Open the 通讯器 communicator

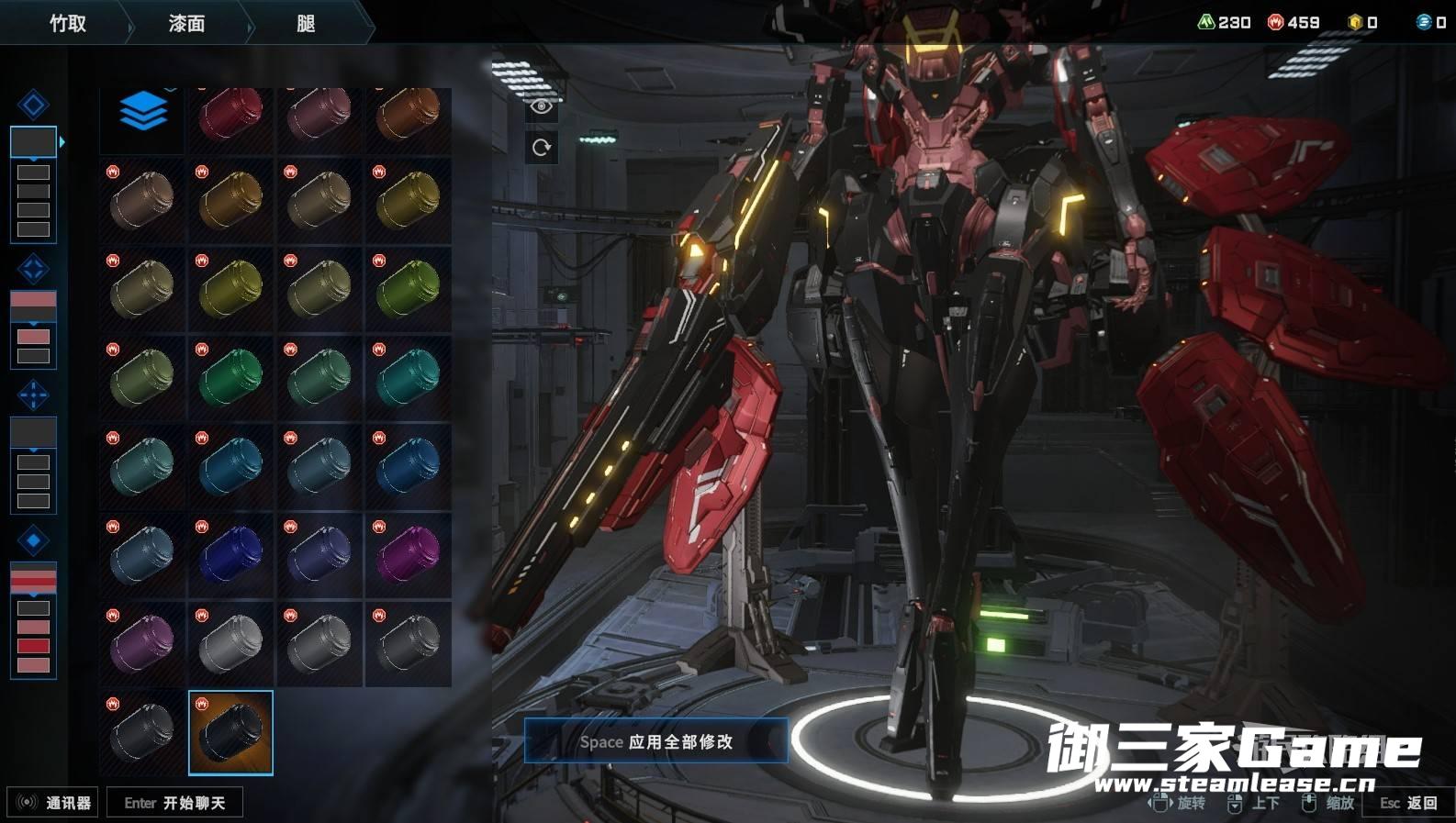pos(53,803)
